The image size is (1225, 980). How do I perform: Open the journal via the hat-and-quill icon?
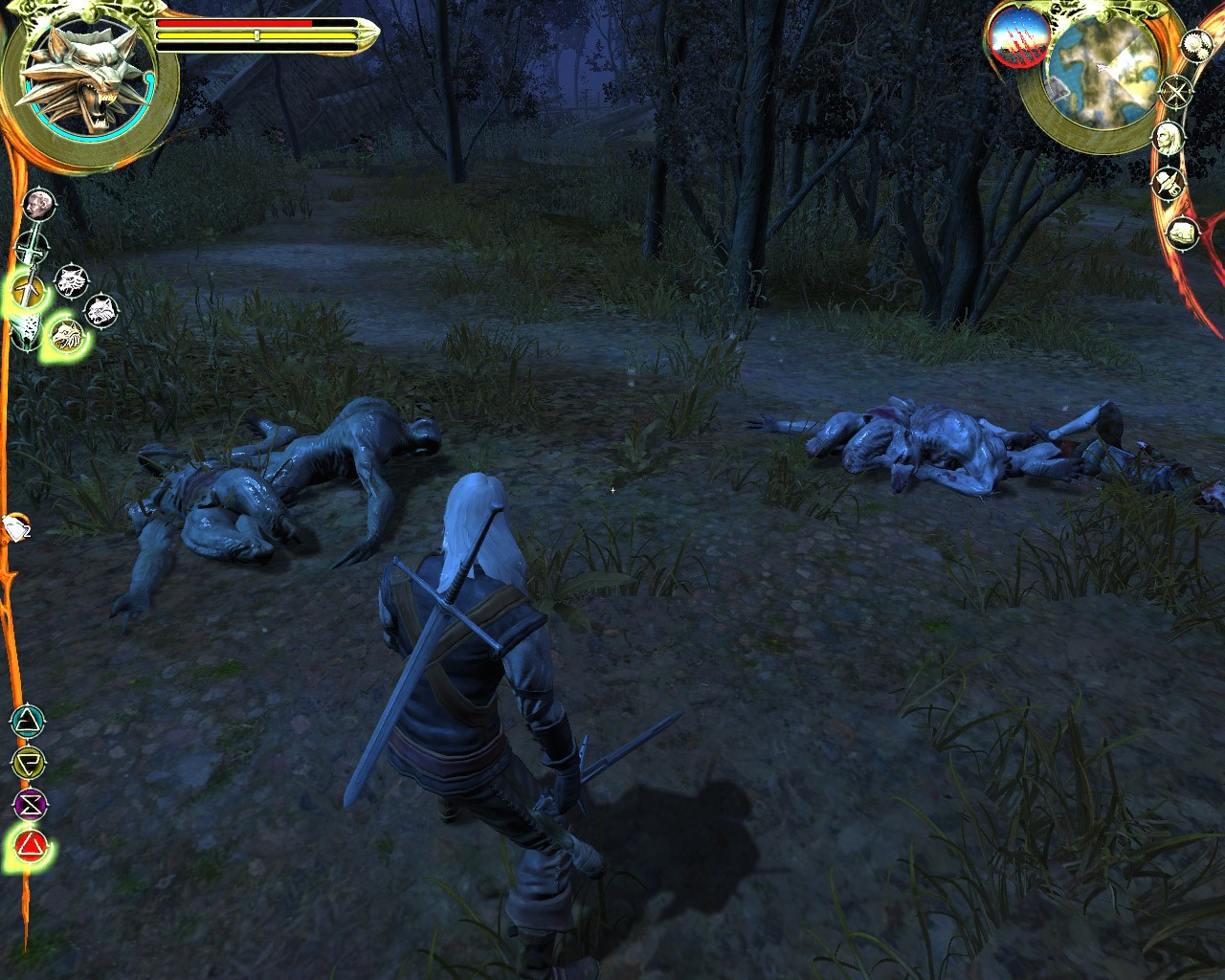1169,182
